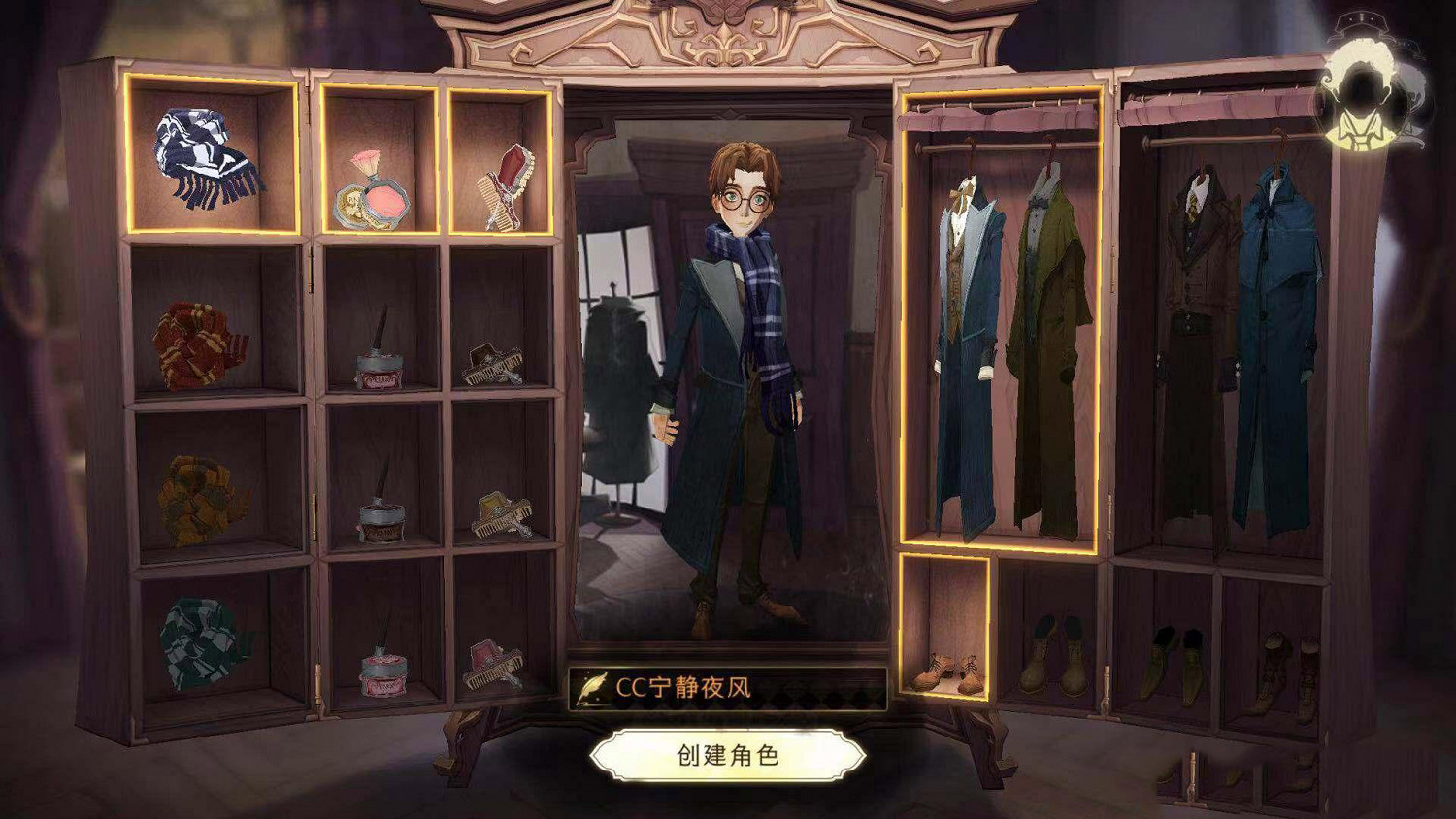The height and width of the screenshot is (819, 1456).
Task: Equip the Hufflepuff yellow scarf
Action: (x=199, y=495)
